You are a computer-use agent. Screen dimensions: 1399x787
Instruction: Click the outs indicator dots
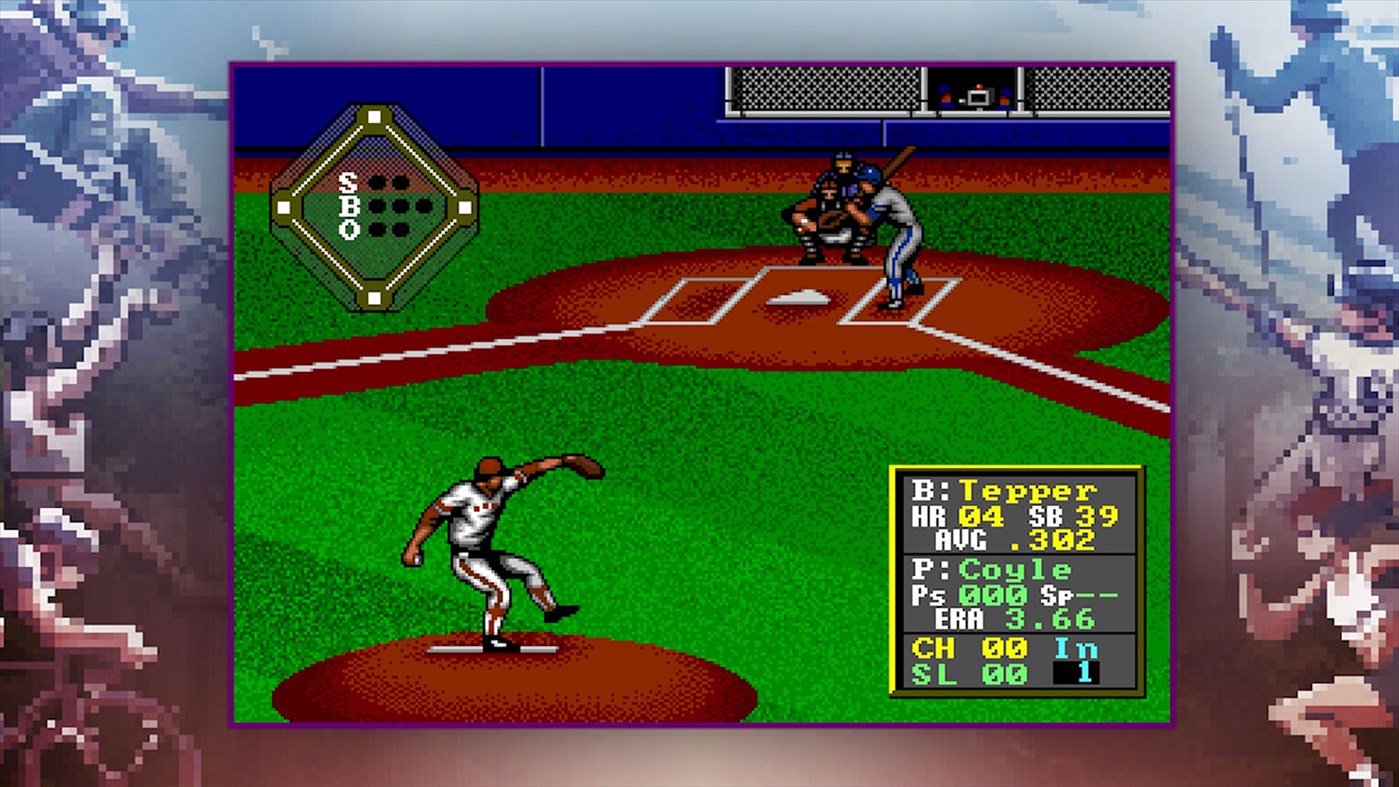click(389, 229)
